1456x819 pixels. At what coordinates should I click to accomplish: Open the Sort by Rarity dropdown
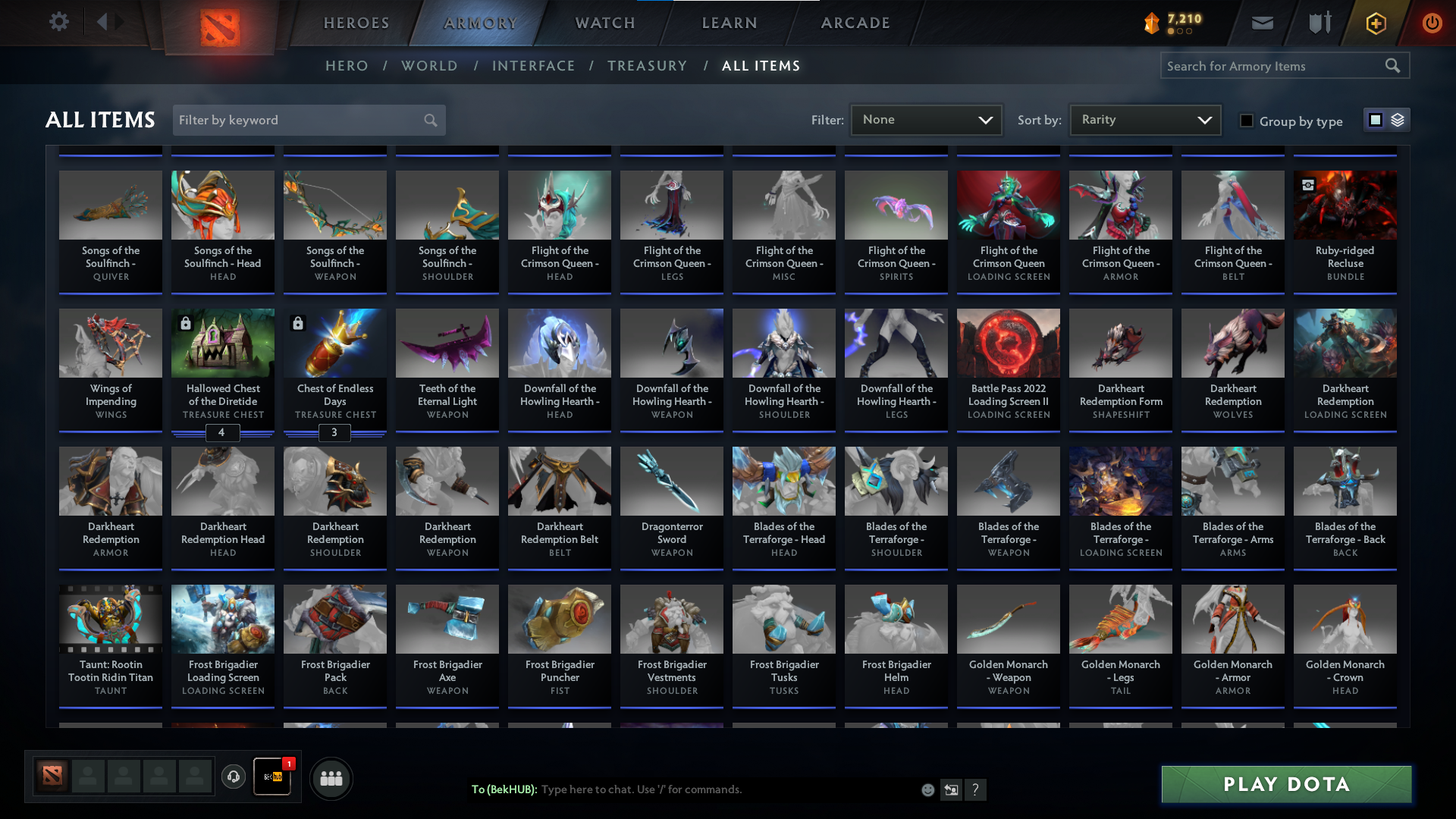click(x=1144, y=119)
